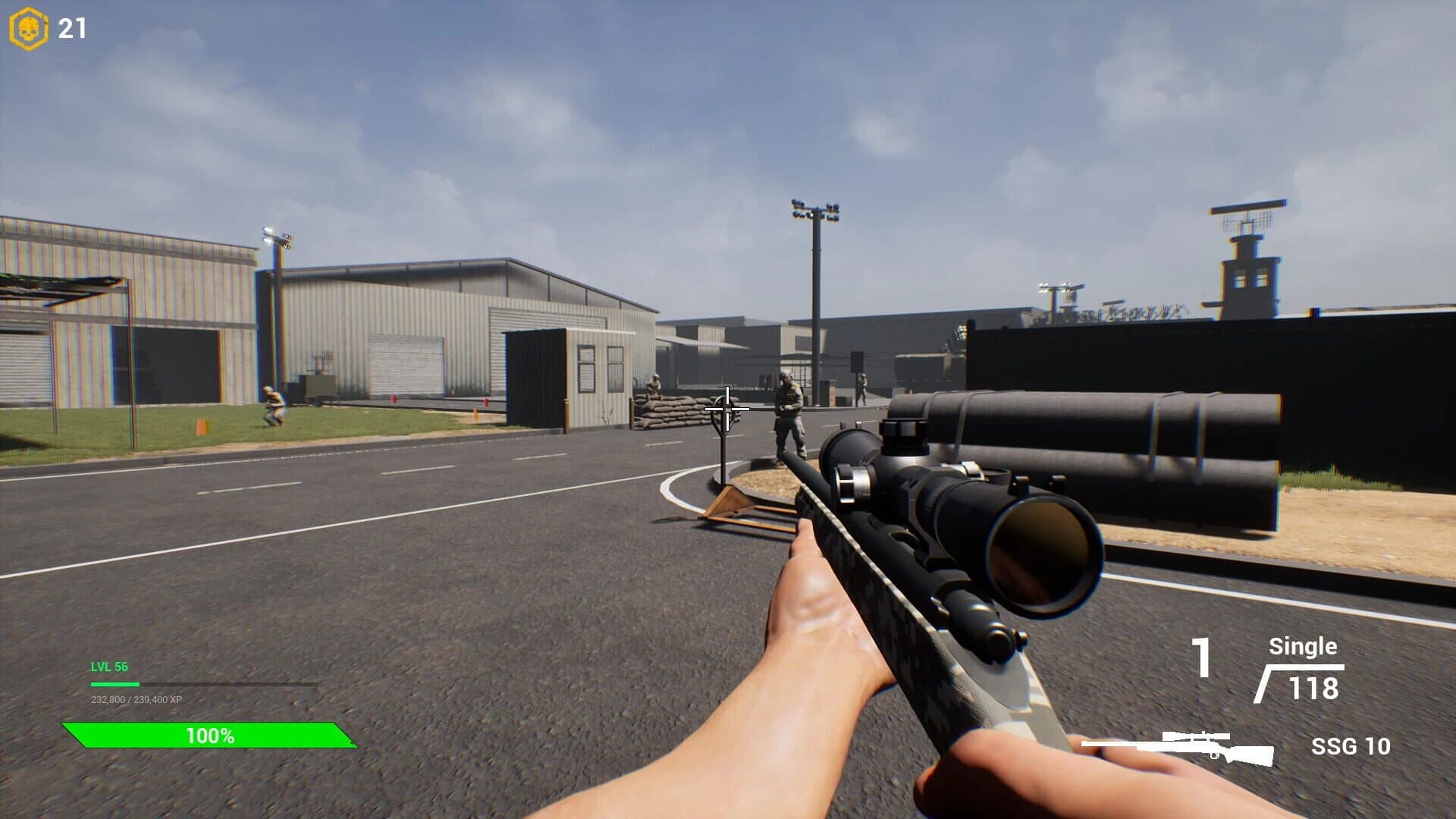The height and width of the screenshot is (819, 1456).
Task: Click the yellow hexagonal skull kill icon
Action: pyautogui.click(x=29, y=27)
